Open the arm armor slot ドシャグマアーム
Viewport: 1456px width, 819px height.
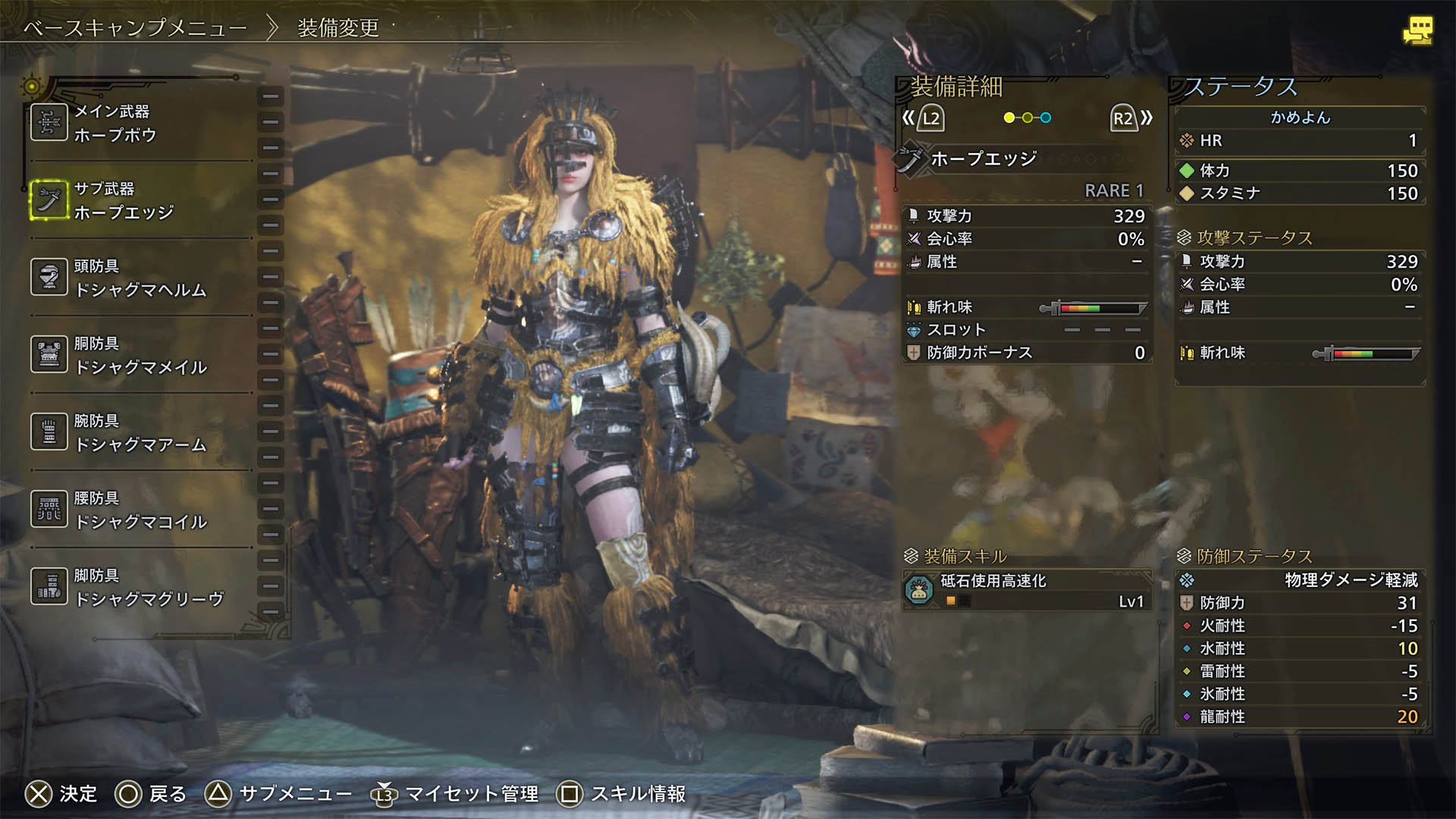tap(140, 432)
